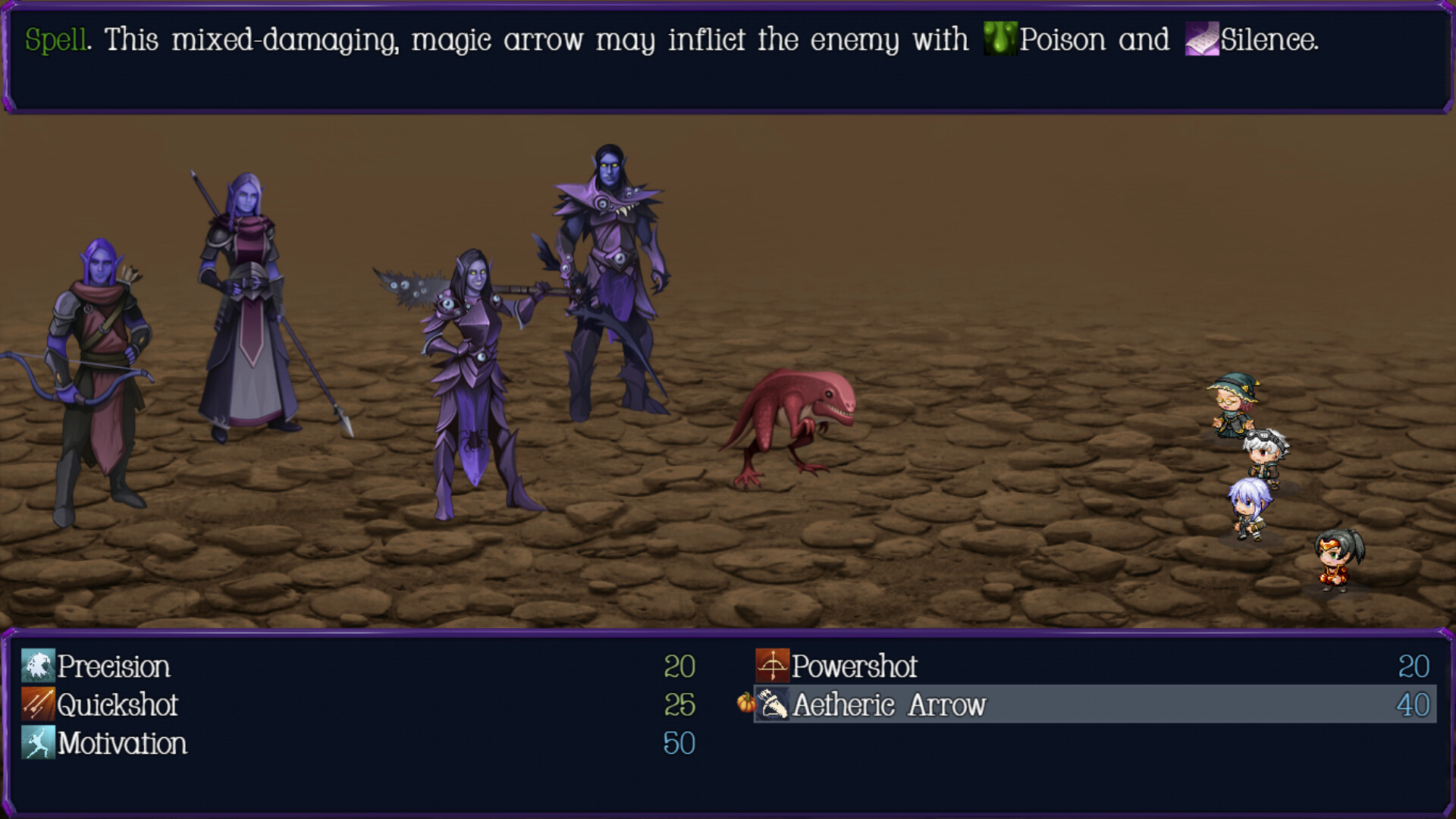This screenshot has height=819, width=1456.
Task: Click the Quickshot cost value 25
Action: (680, 706)
